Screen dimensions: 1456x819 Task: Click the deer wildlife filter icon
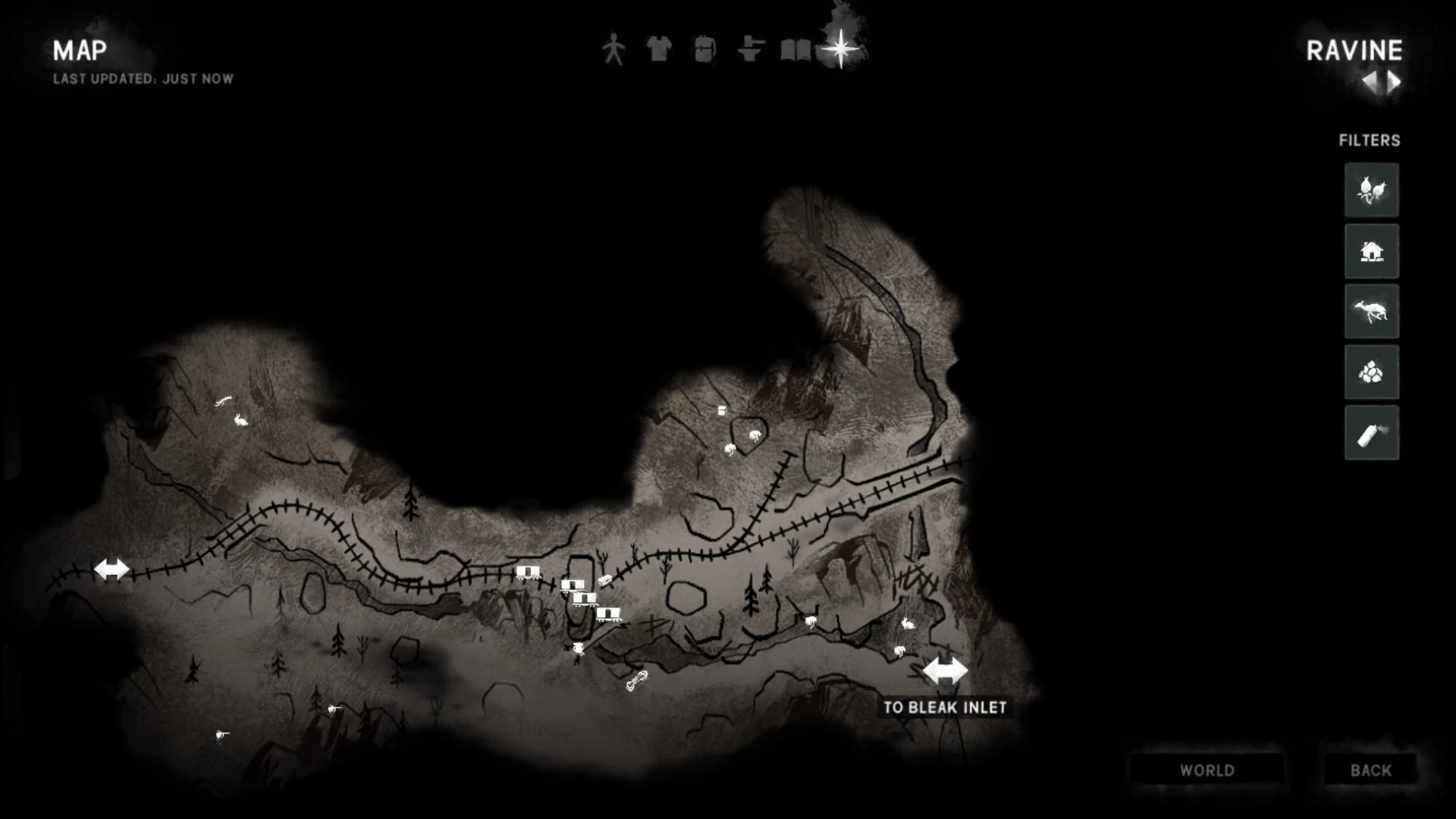(1372, 312)
